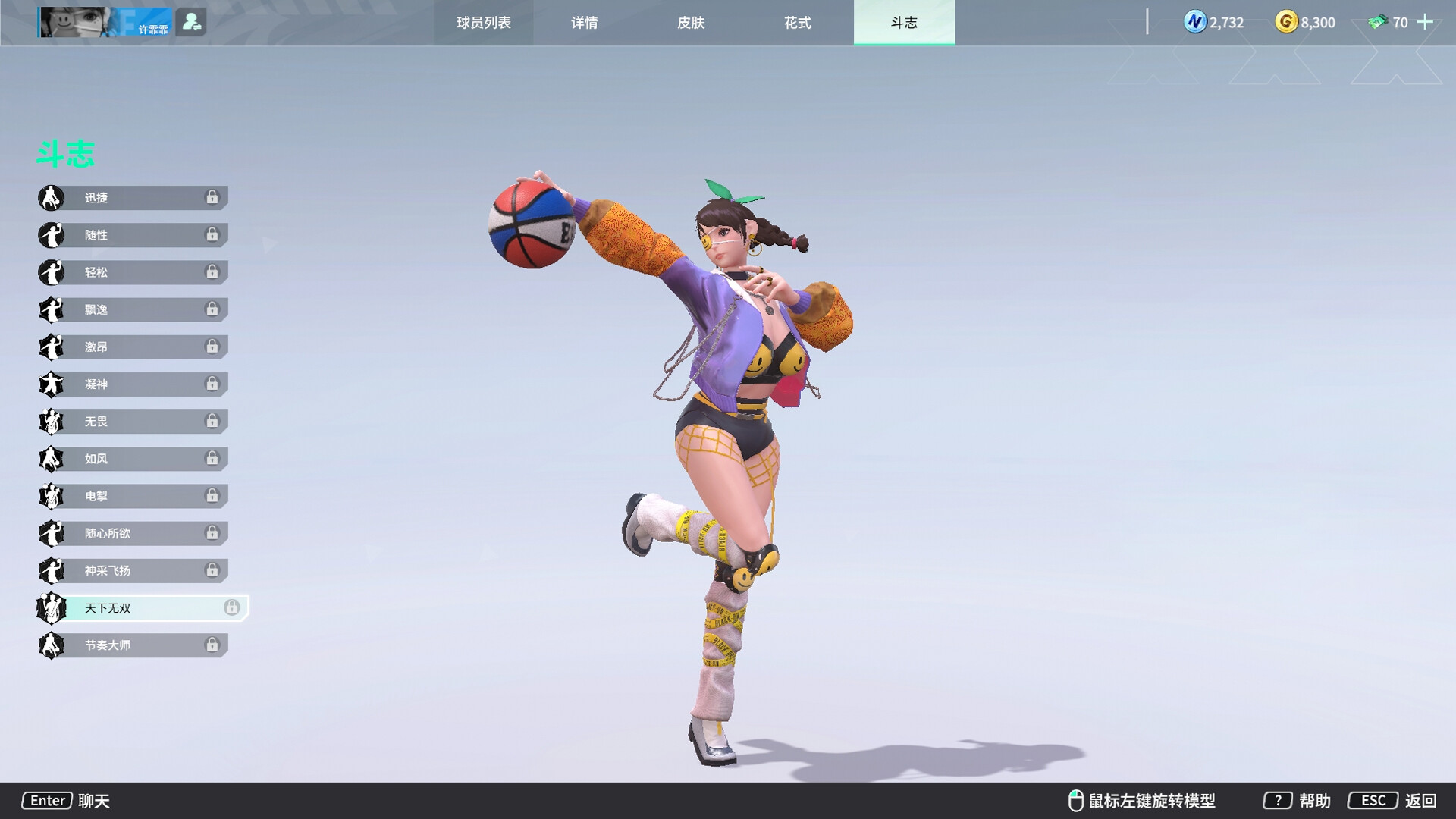The width and height of the screenshot is (1456, 819).
Task: Click the lock icon on 电掣
Action: coord(213,496)
